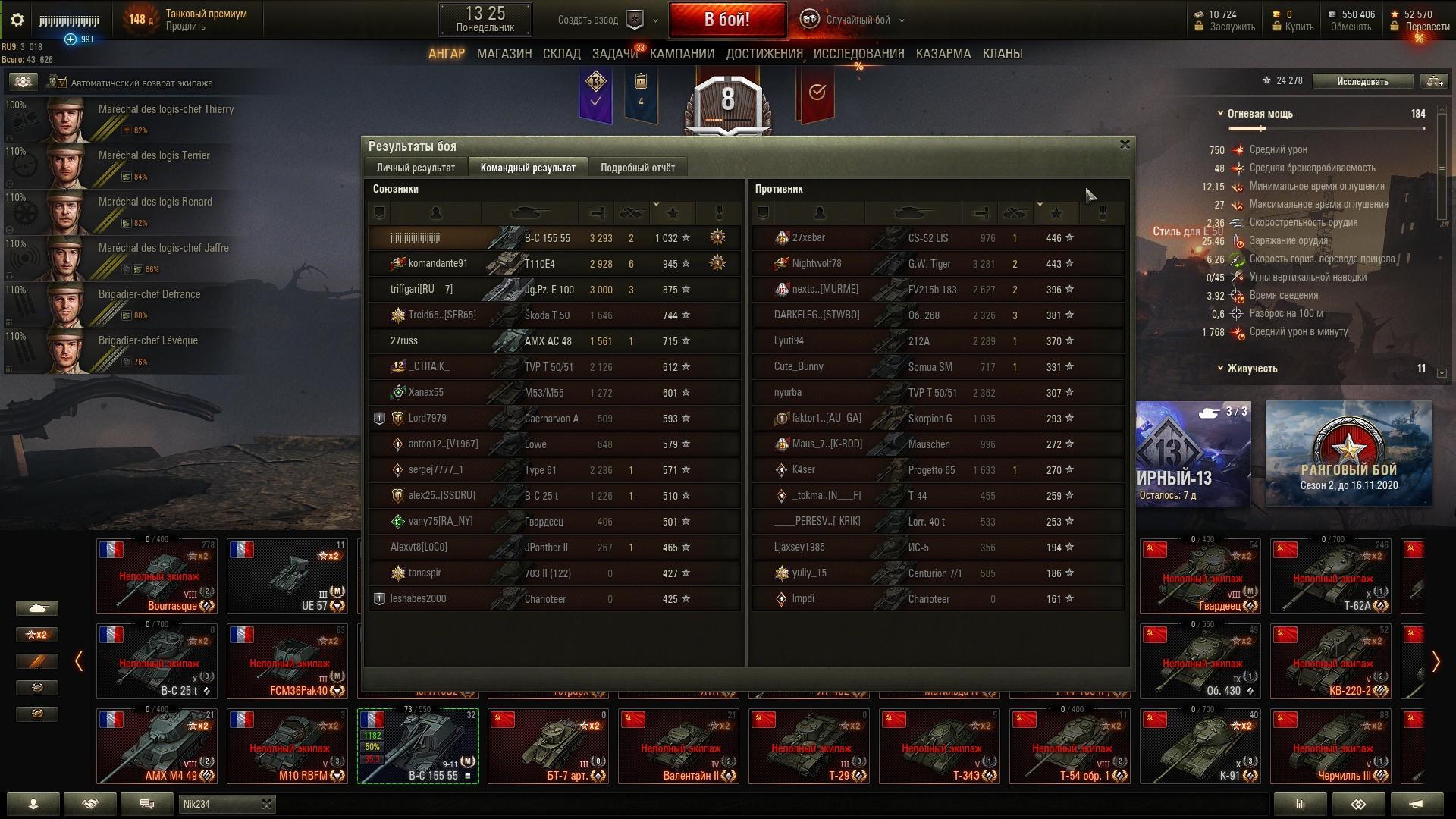
Task: Open the Подробный отчёт tab
Action: click(x=637, y=168)
